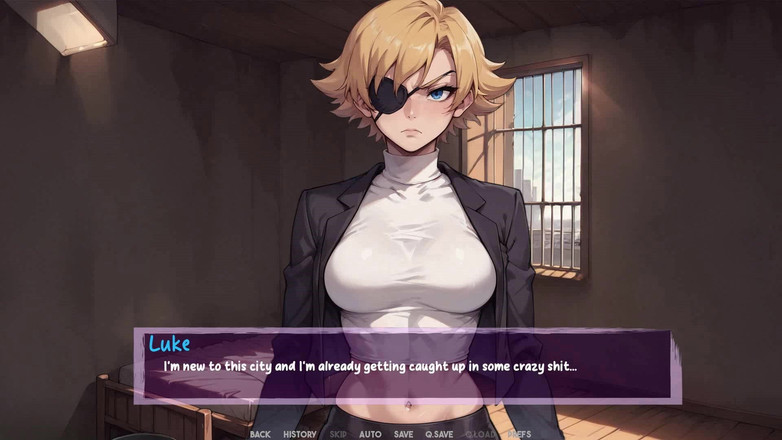
Task: Quick load with Q.Load
Action: click(480, 434)
